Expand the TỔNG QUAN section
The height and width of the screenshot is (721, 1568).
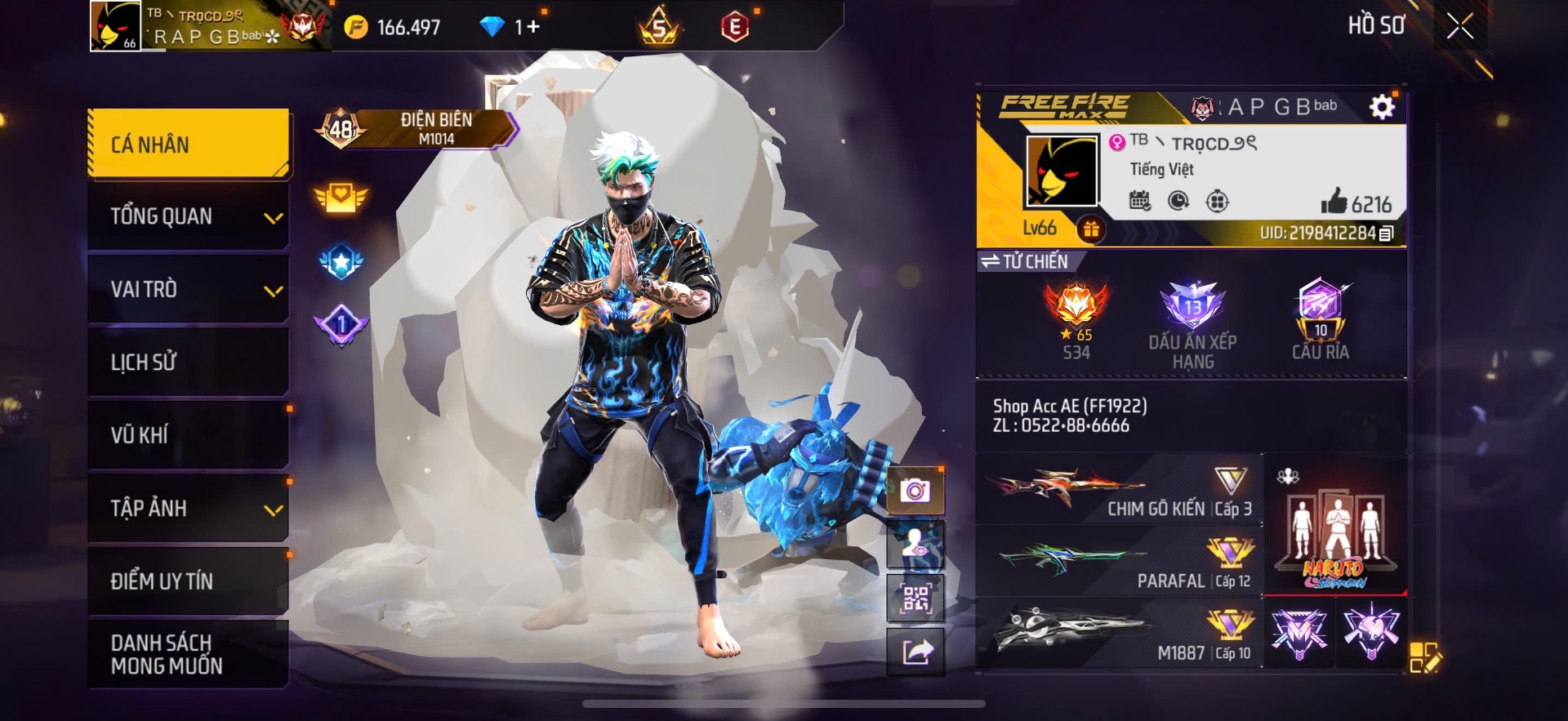pyautogui.click(x=187, y=216)
